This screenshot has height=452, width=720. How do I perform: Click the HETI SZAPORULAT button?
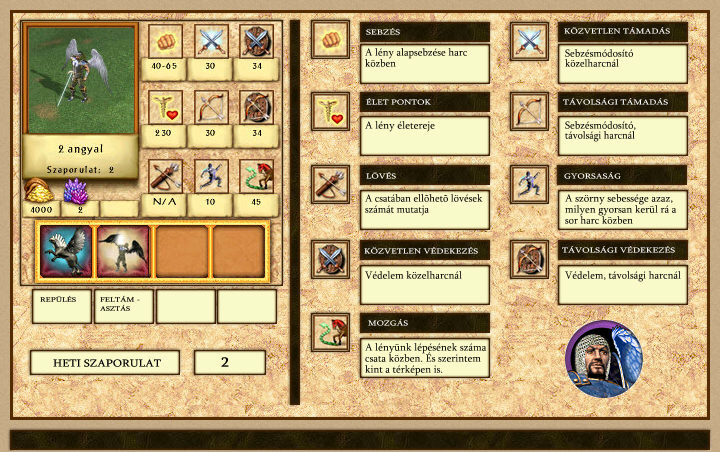pos(103,362)
